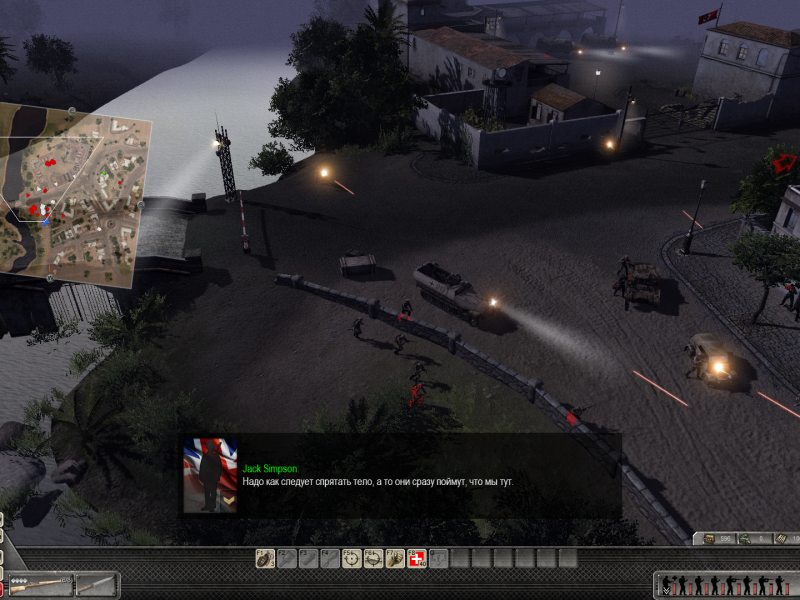Select the first squad soldier with medic cross

668,585
